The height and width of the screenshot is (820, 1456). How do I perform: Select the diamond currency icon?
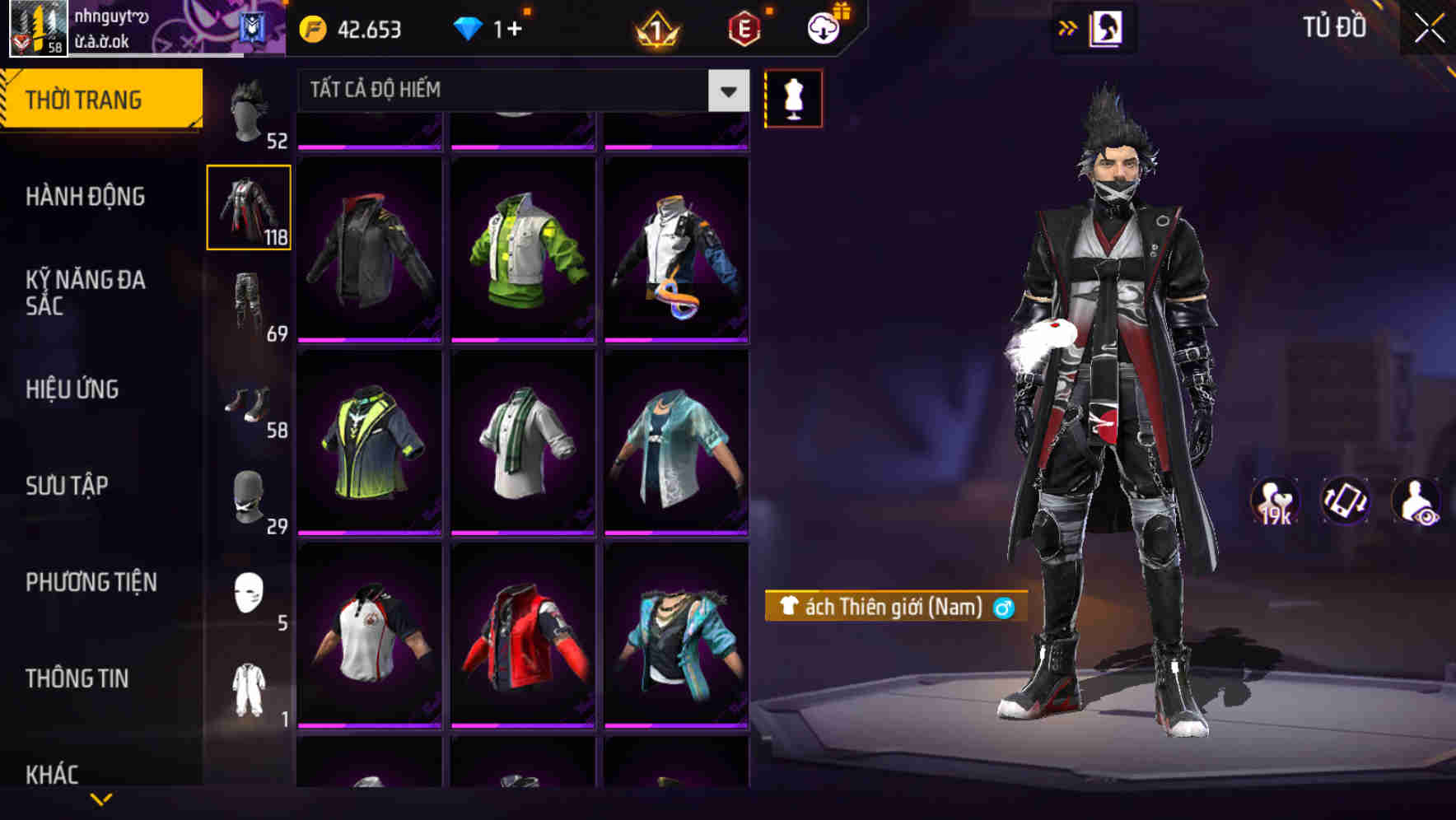coord(469,30)
